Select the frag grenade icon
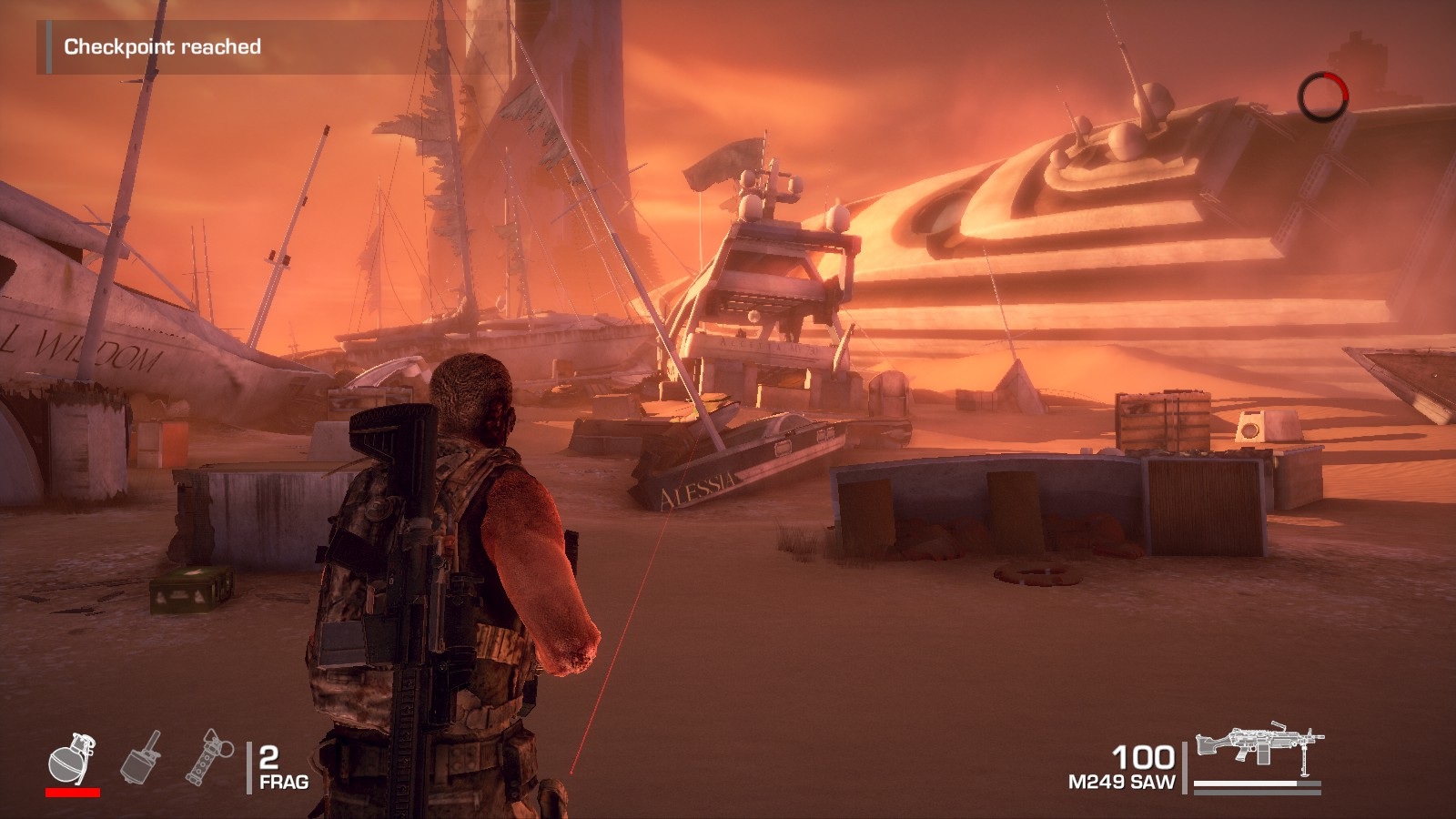 72,758
